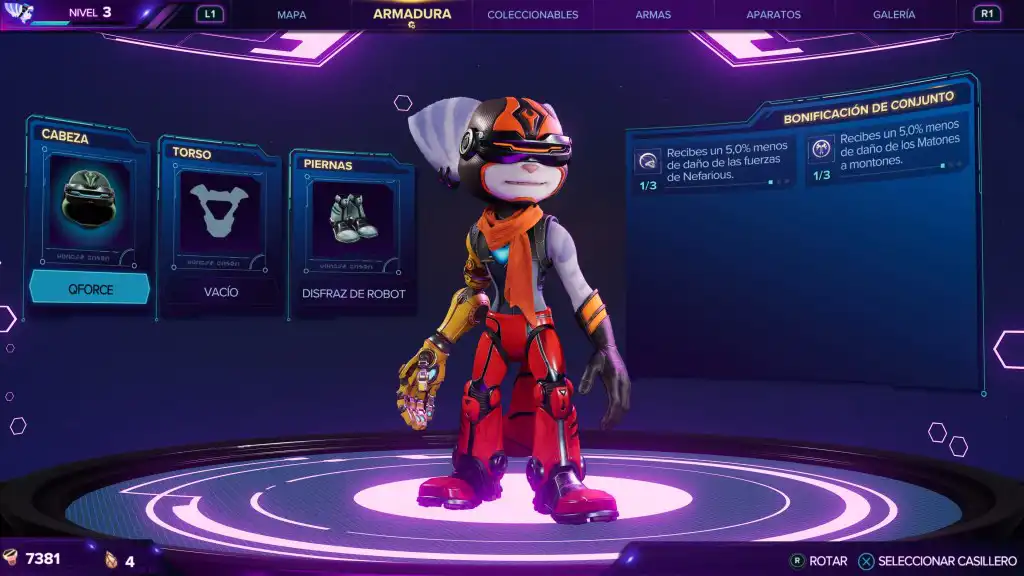Show the Aparatos tab

pyautogui.click(x=773, y=15)
